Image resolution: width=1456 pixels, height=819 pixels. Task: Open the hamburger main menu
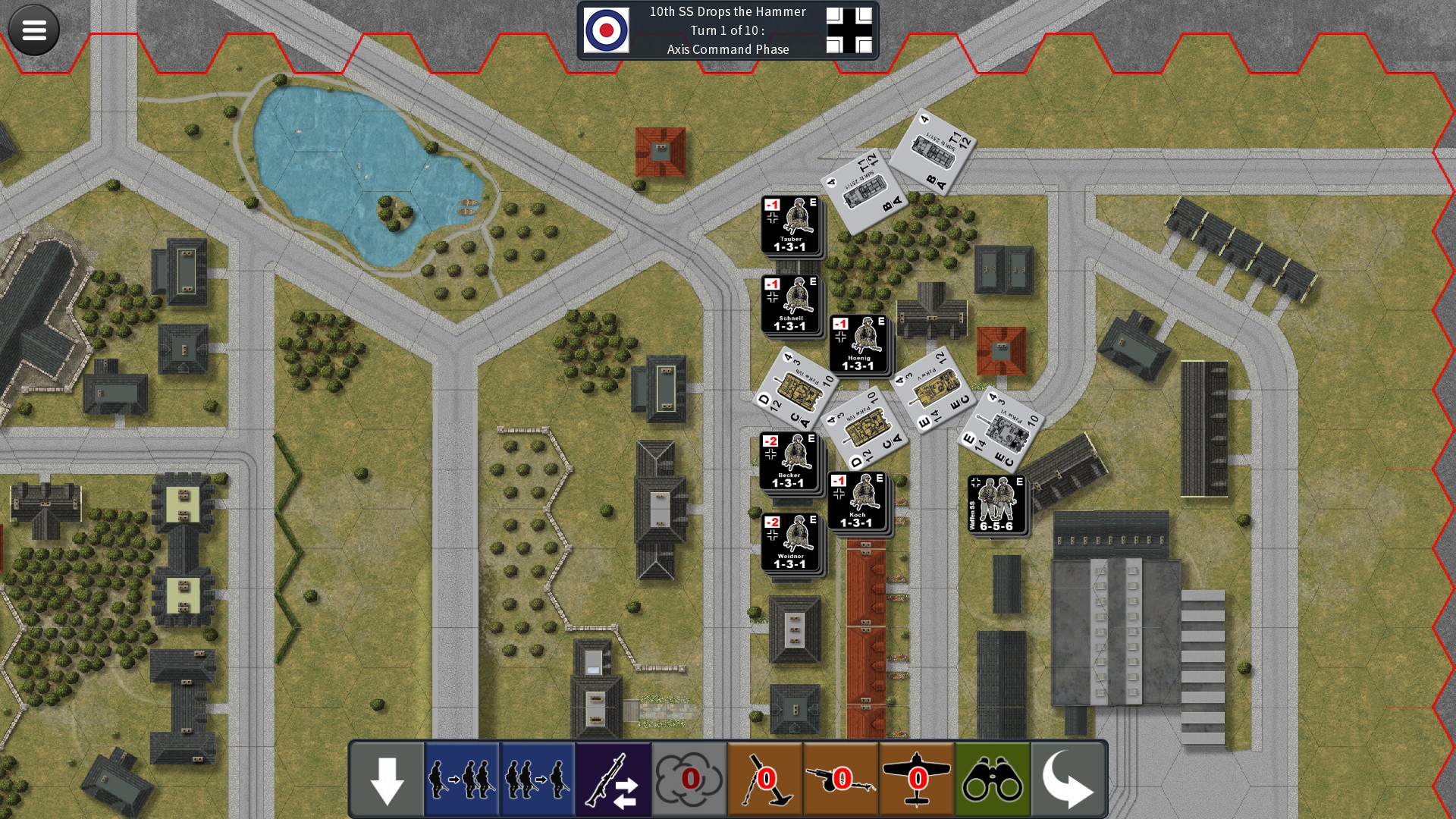click(33, 30)
